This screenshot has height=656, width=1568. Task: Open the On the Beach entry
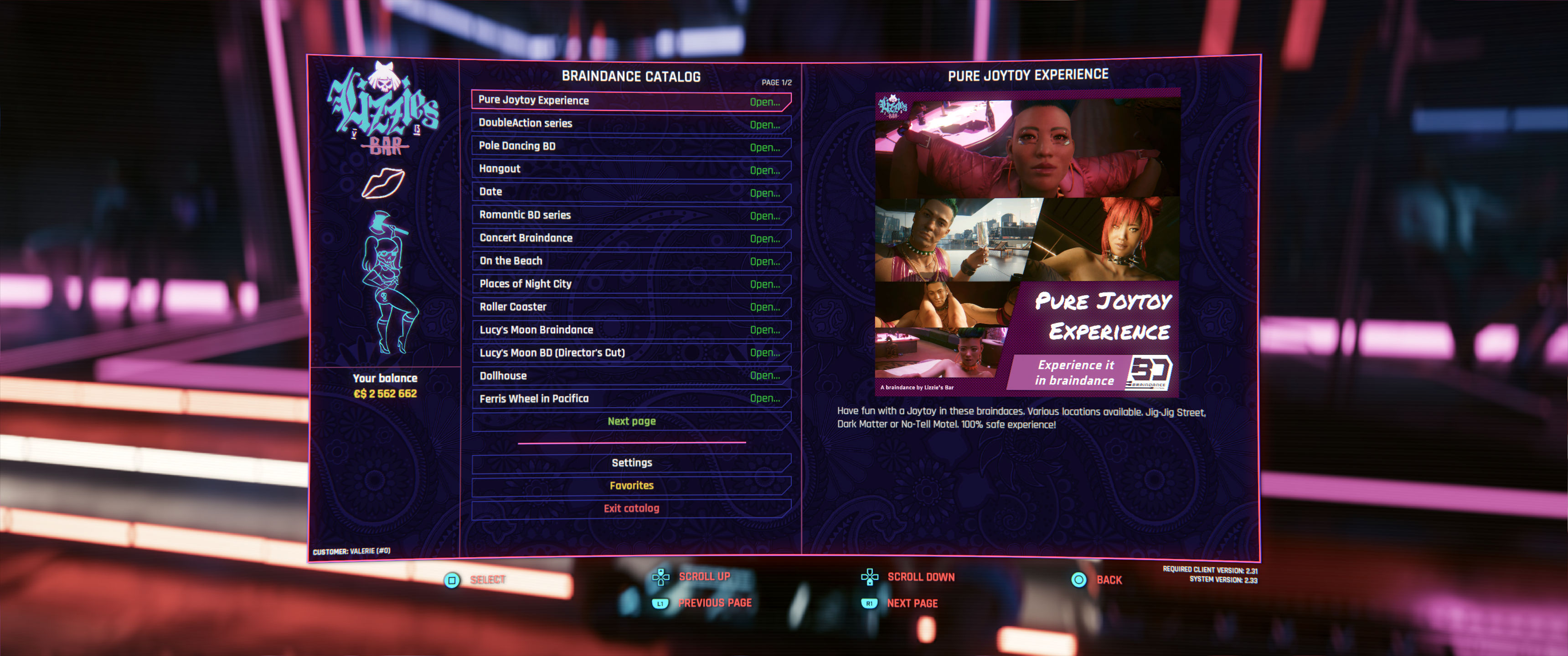tap(630, 261)
